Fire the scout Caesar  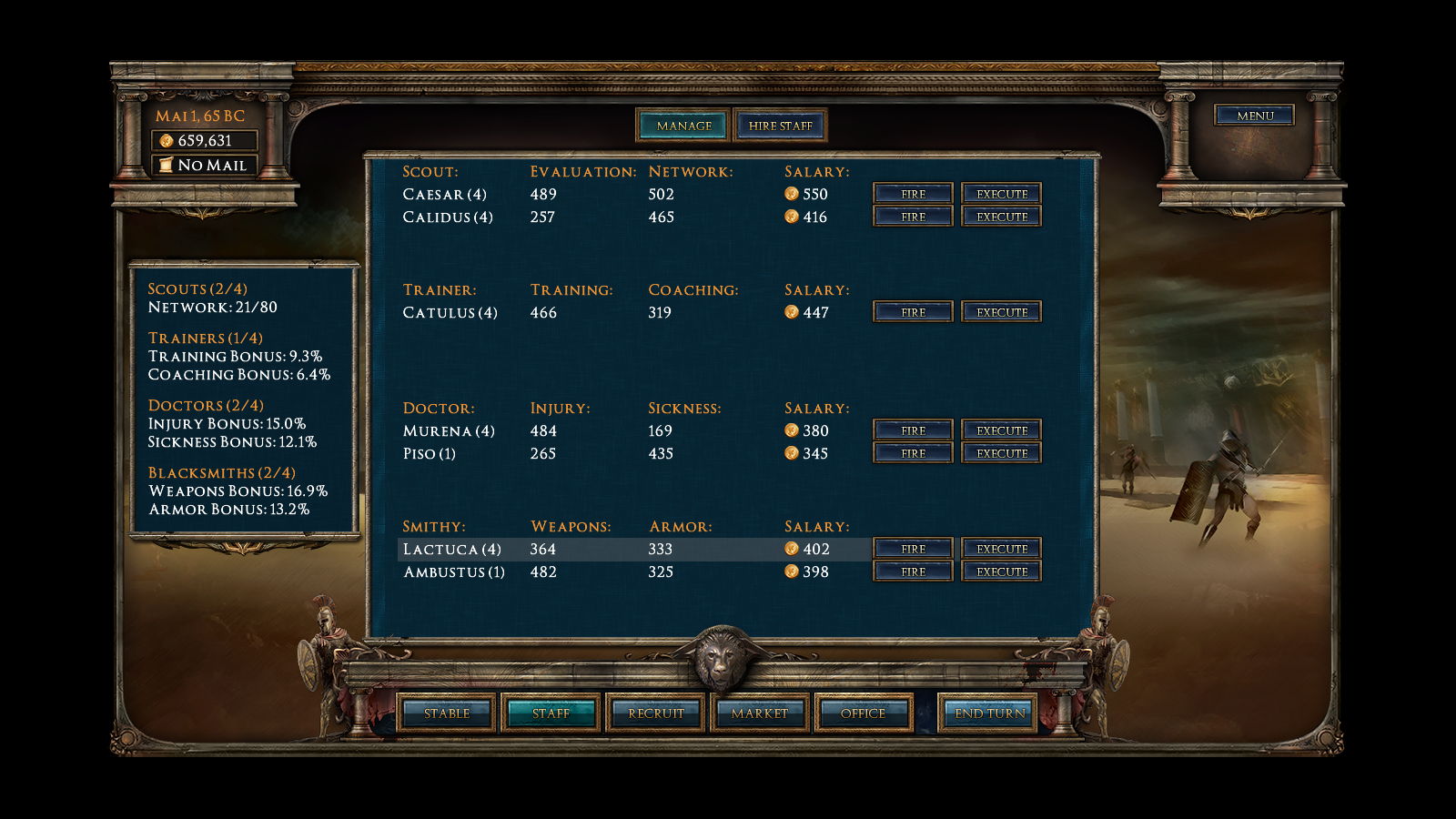pyautogui.click(x=913, y=194)
